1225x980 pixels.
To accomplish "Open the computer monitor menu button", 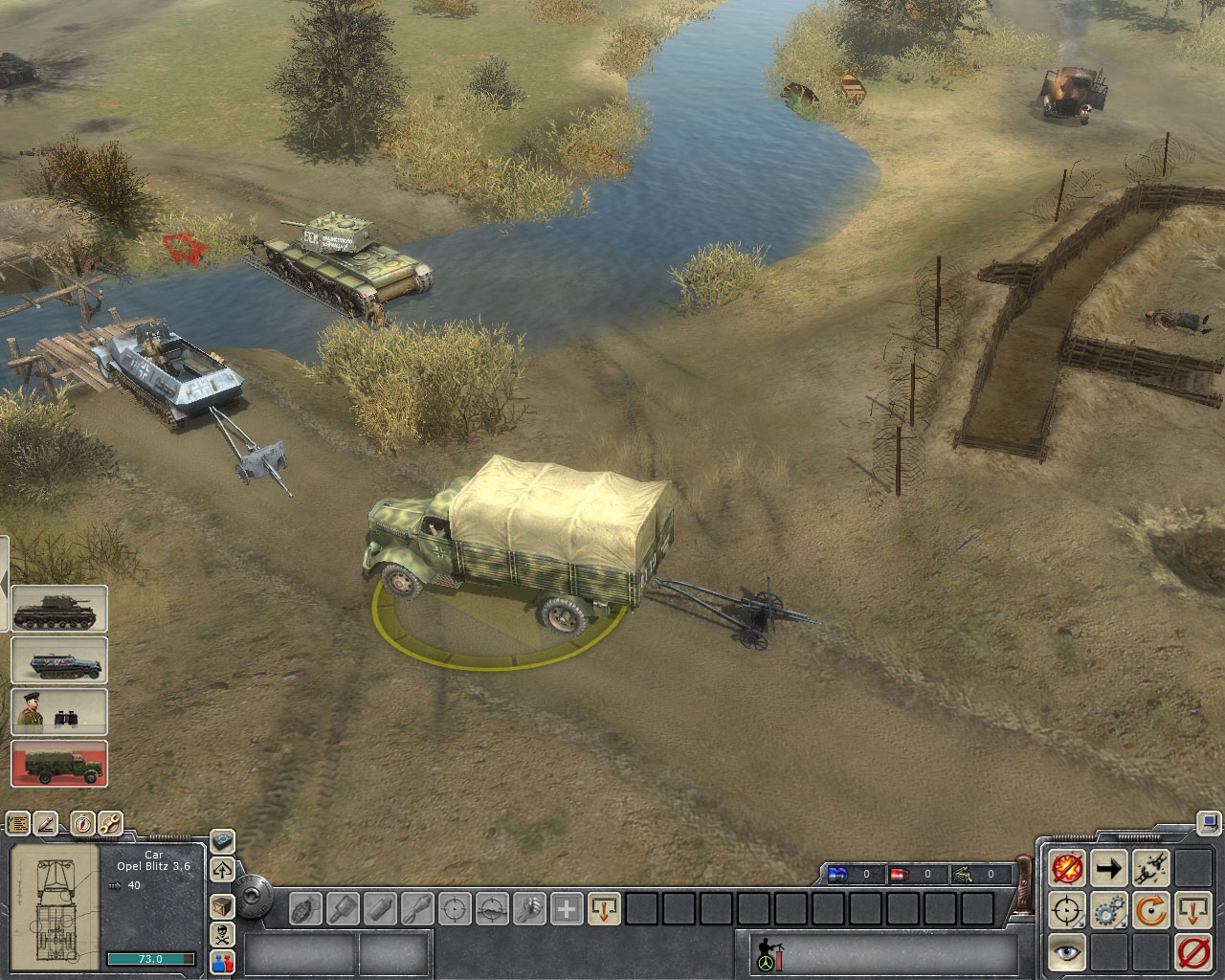I will [1210, 821].
